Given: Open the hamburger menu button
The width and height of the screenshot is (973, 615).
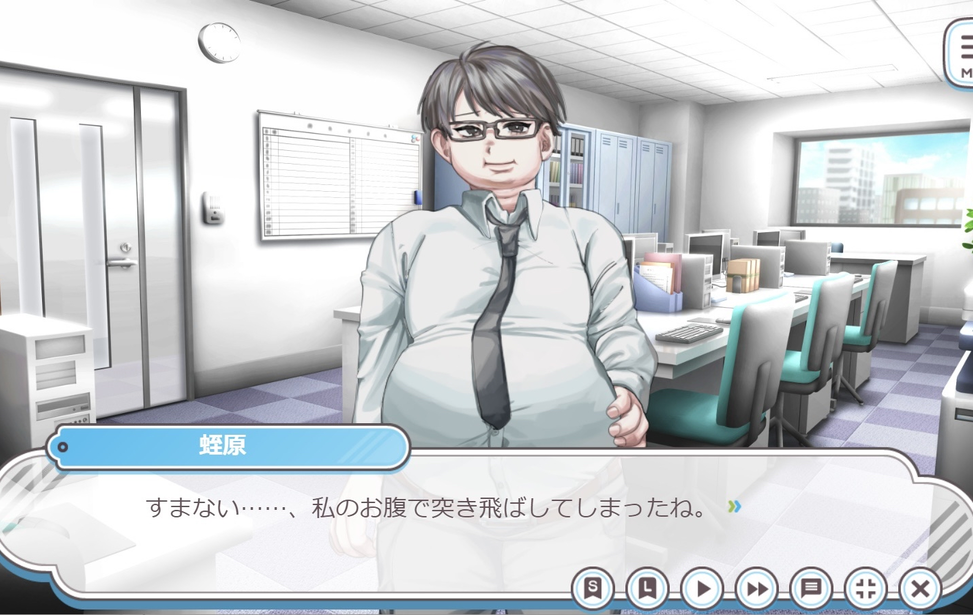Looking at the screenshot, I should coord(962,52).
